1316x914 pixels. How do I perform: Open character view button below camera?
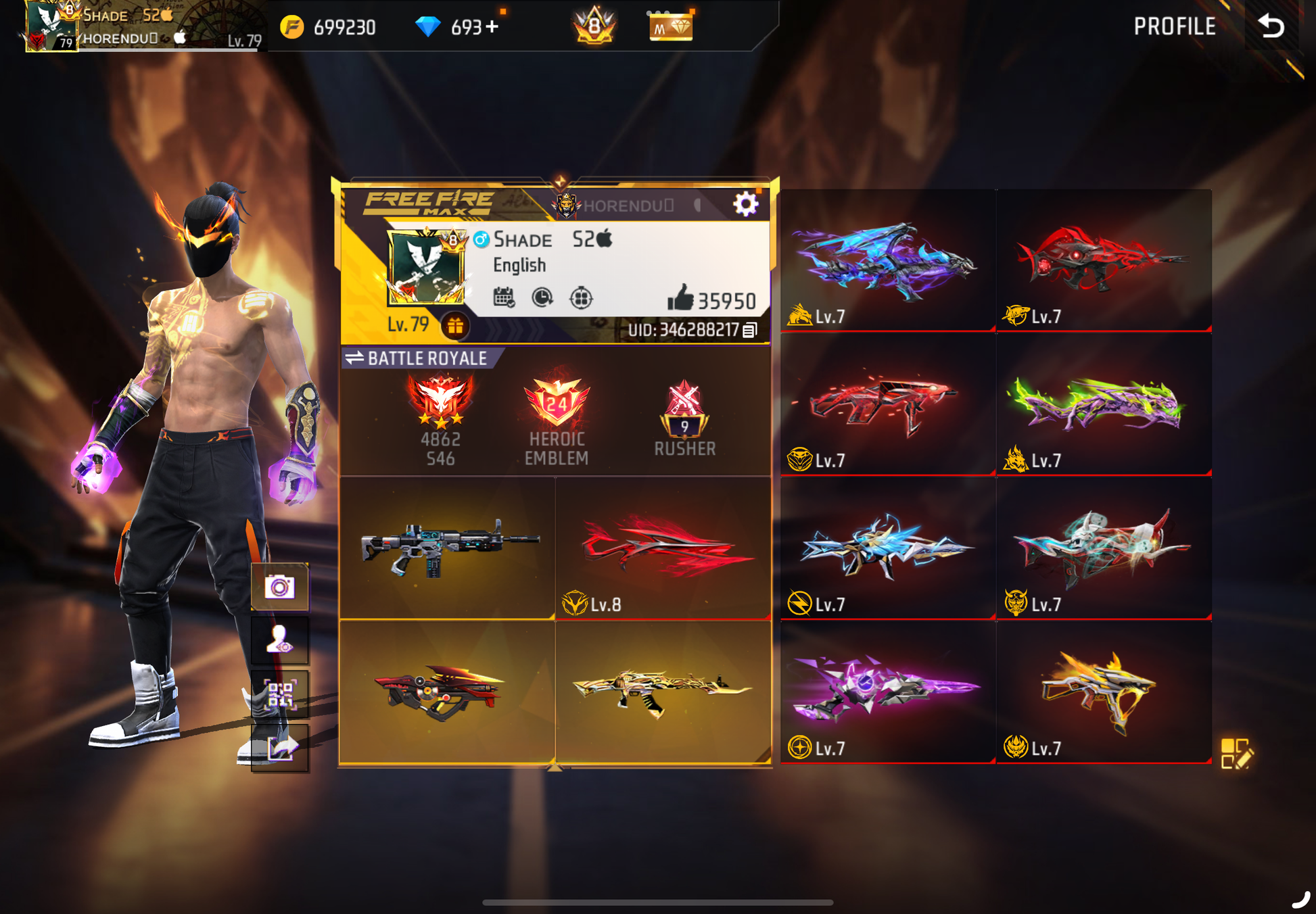(x=279, y=640)
